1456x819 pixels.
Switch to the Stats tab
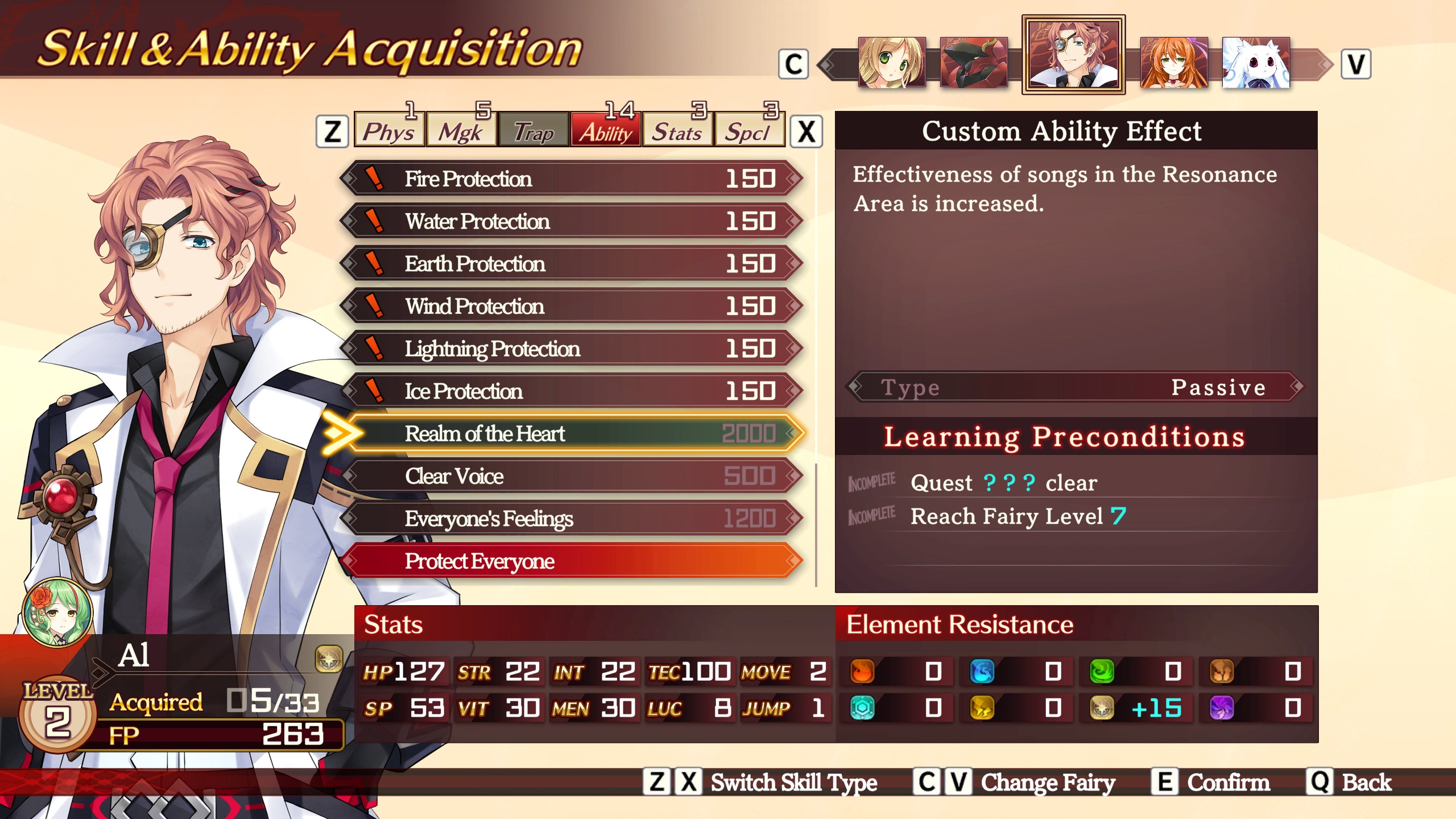(677, 131)
